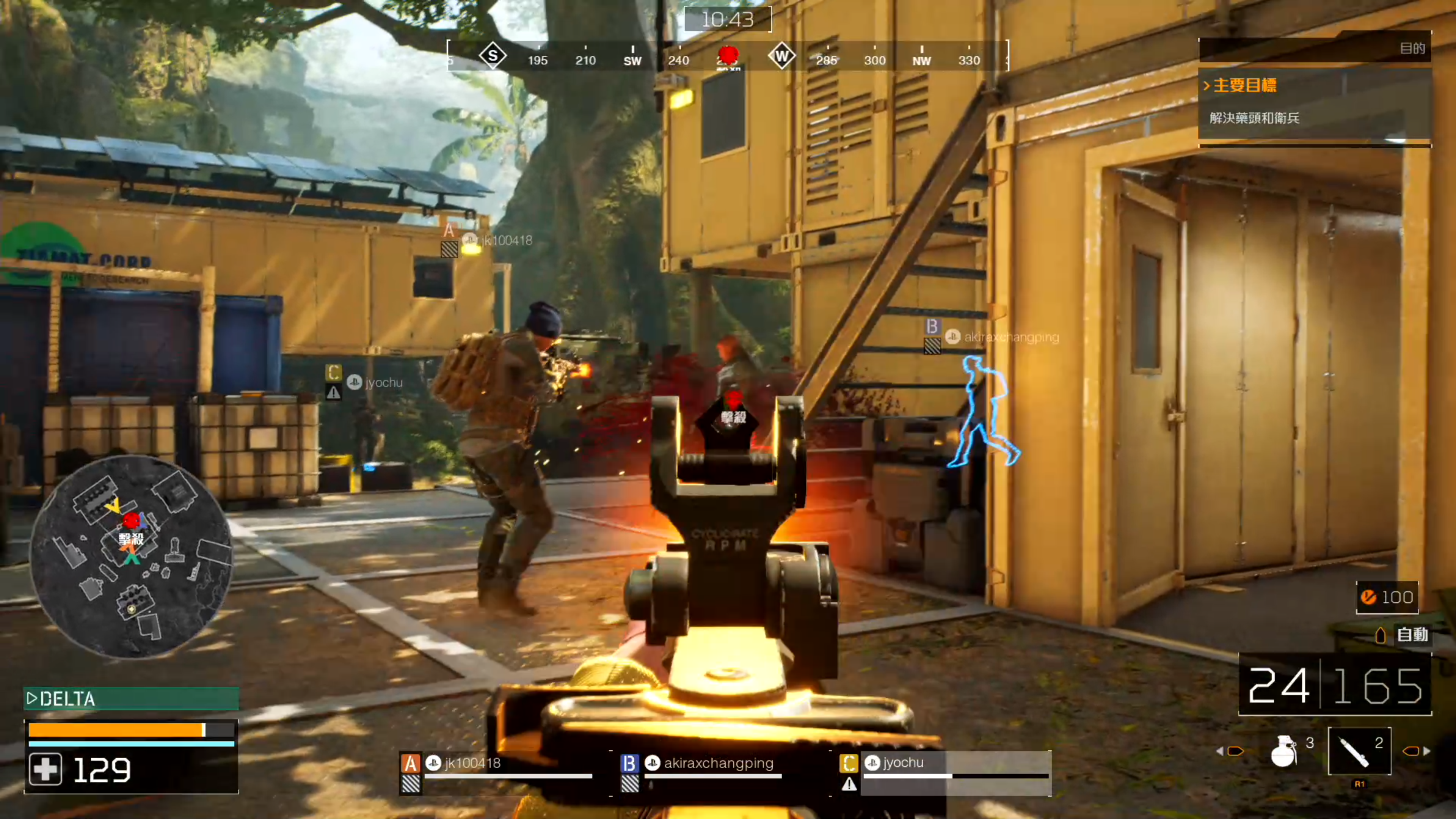Expand the 主要目標 objective tracker
Screen dimensions: 1456x819
[x=1244, y=85]
